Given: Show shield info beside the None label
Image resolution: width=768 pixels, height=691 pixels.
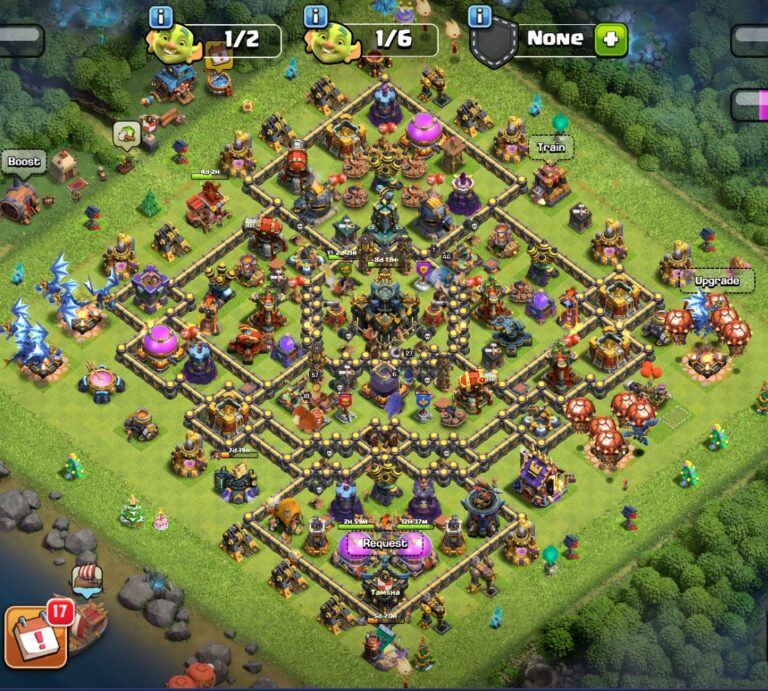Looking at the screenshot, I should (x=480, y=17).
